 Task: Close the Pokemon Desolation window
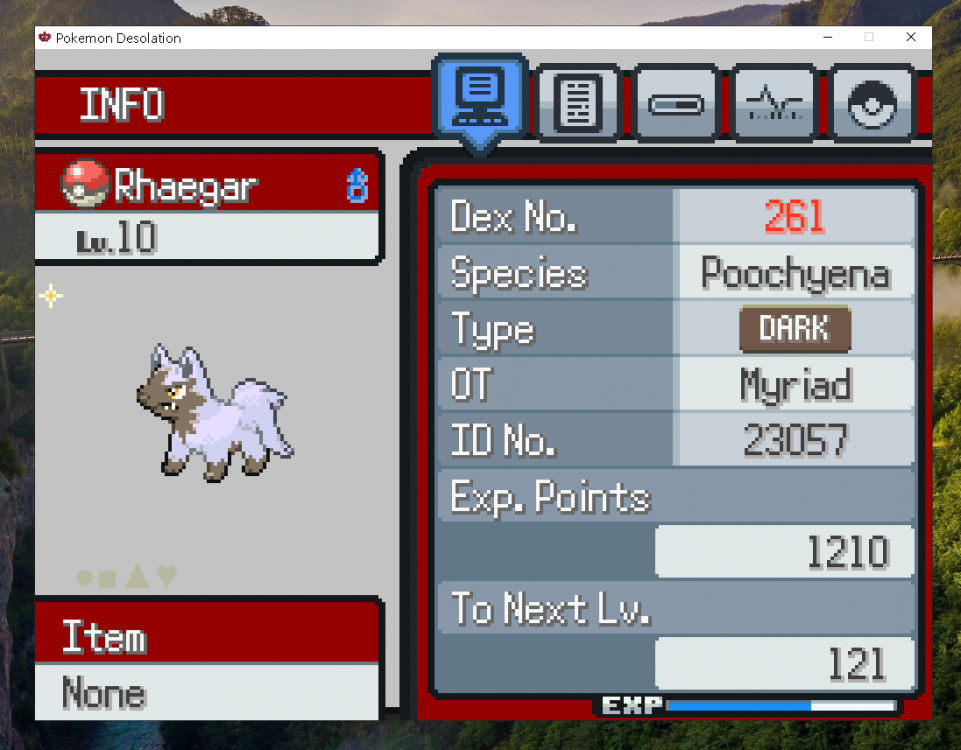(910, 37)
